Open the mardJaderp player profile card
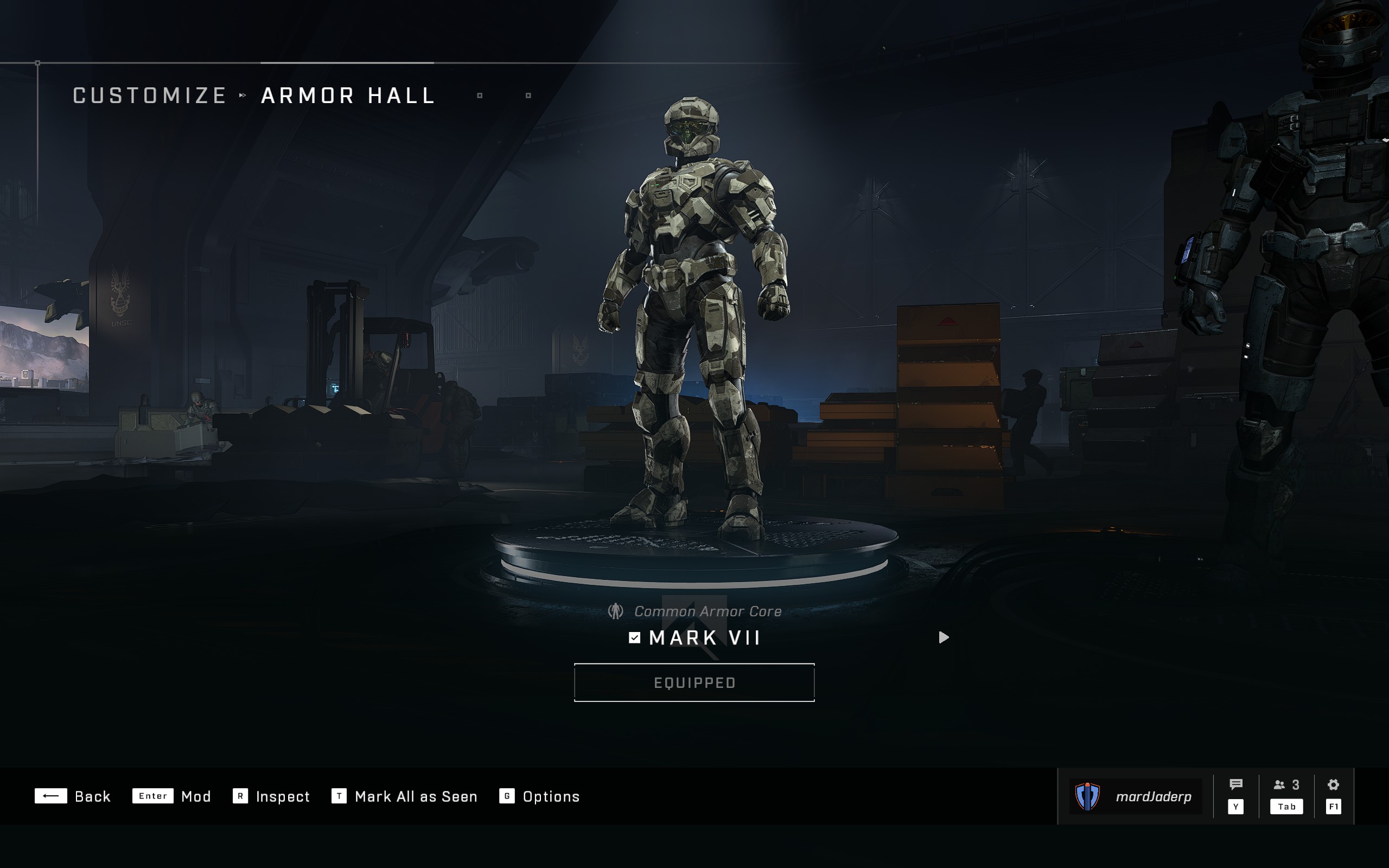Screen dimensions: 1389x868 [1135, 796]
